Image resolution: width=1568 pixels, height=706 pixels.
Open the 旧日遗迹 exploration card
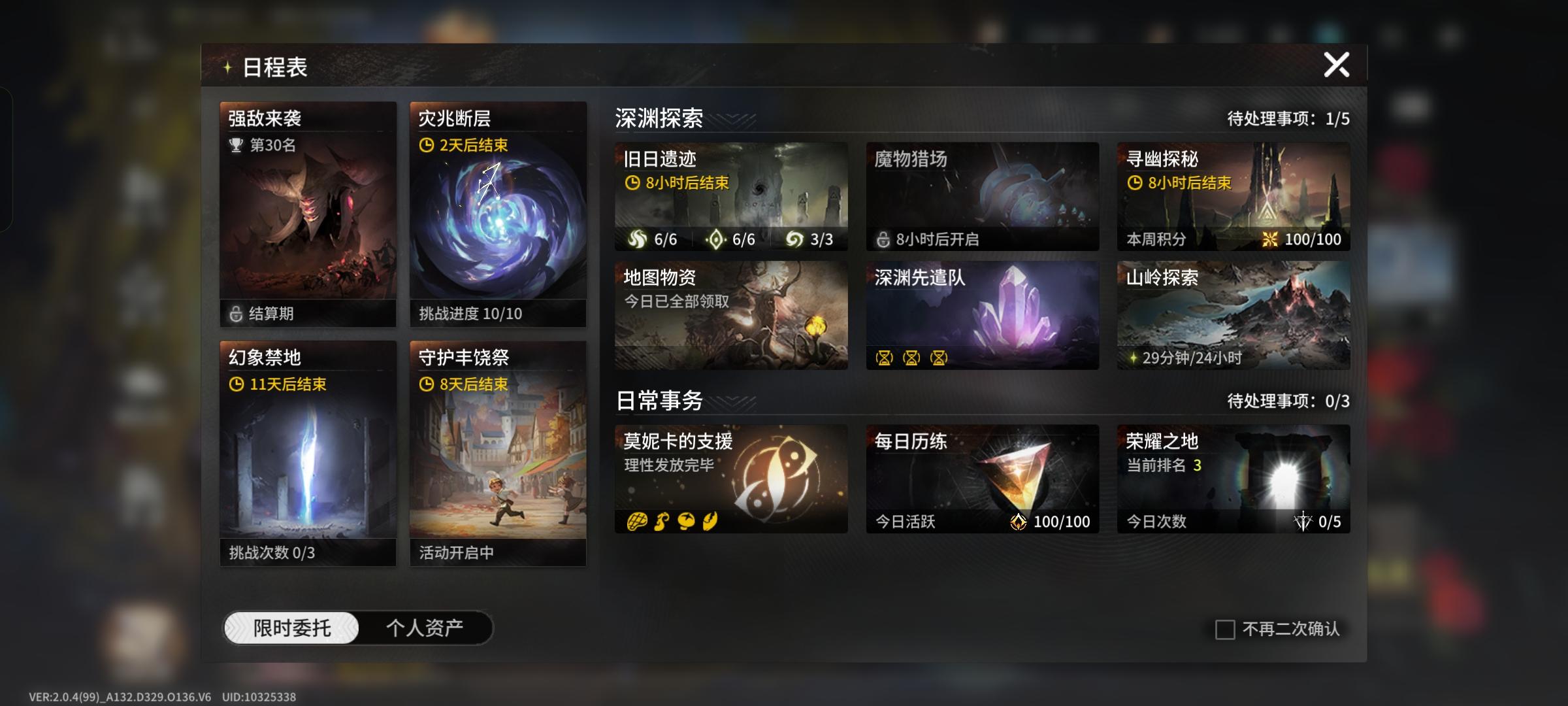[731, 196]
